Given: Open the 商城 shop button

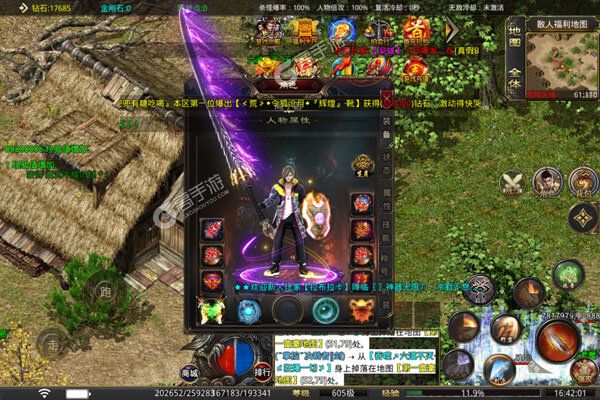Looking at the screenshot, I should click(189, 370).
